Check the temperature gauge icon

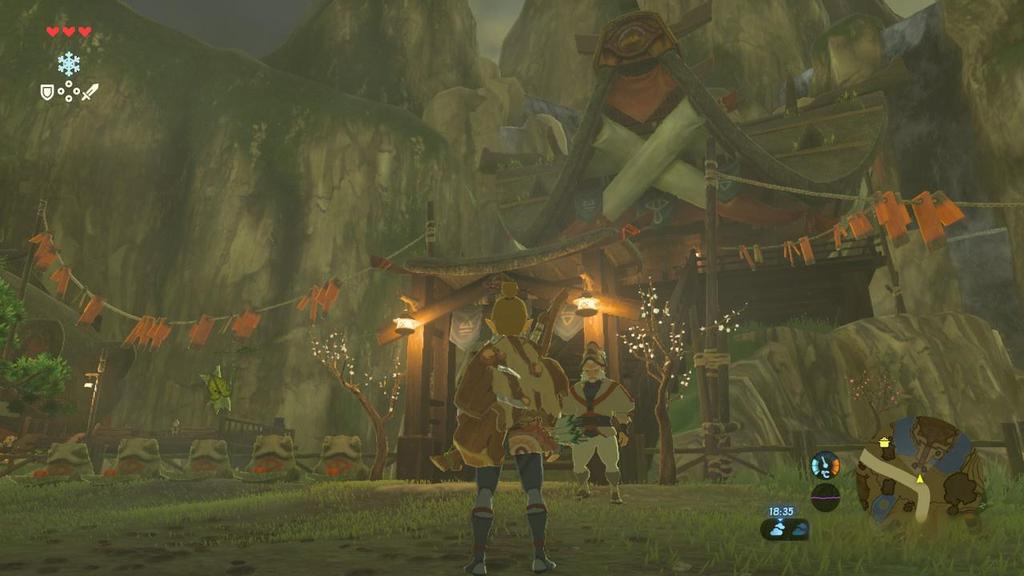[x=825, y=465]
